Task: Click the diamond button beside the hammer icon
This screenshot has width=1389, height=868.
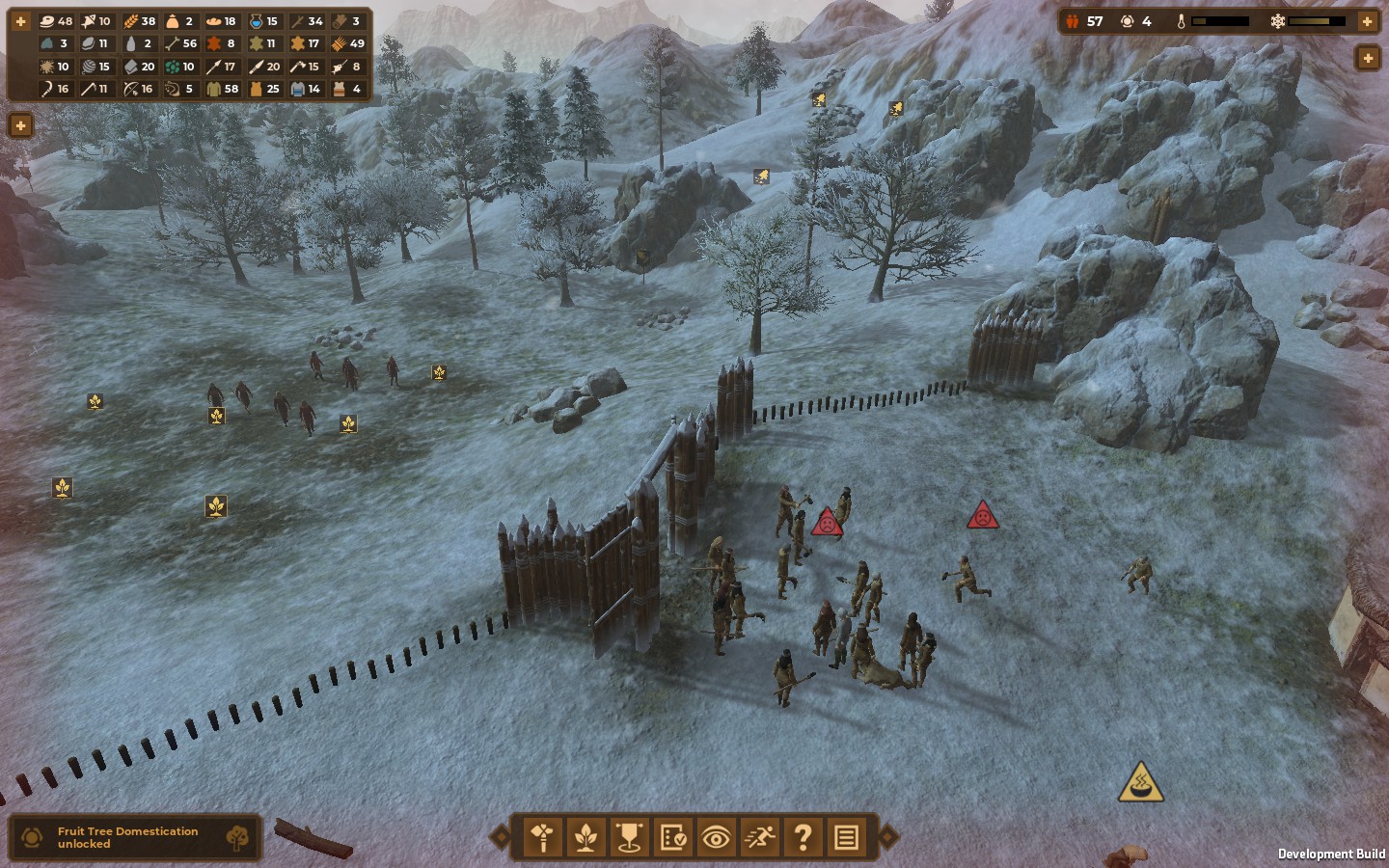Action: coord(500,836)
